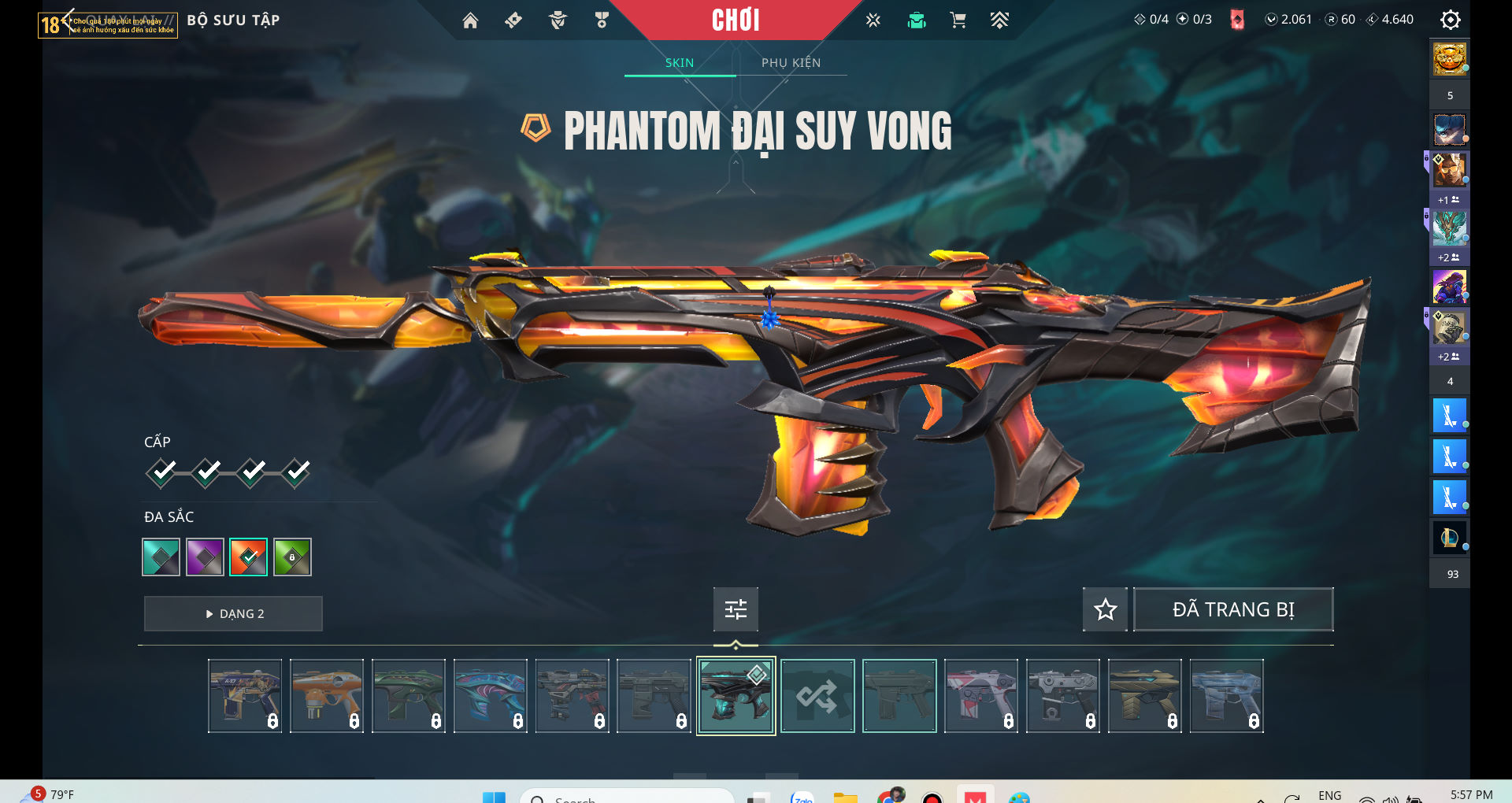Select the SKIN tab
1512x803 pixels.
(x=680, y=63)
